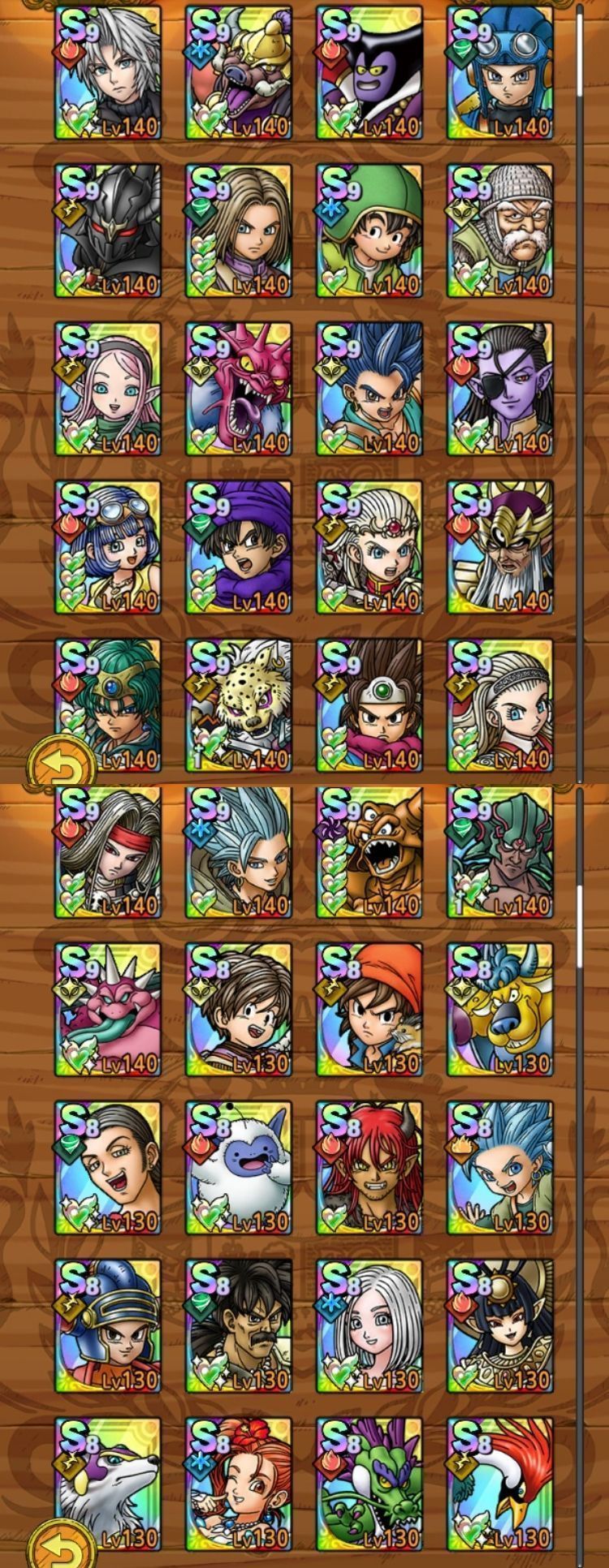Pick the spotted leopard monster card
Screen dimensions: 609x1568
239,704
